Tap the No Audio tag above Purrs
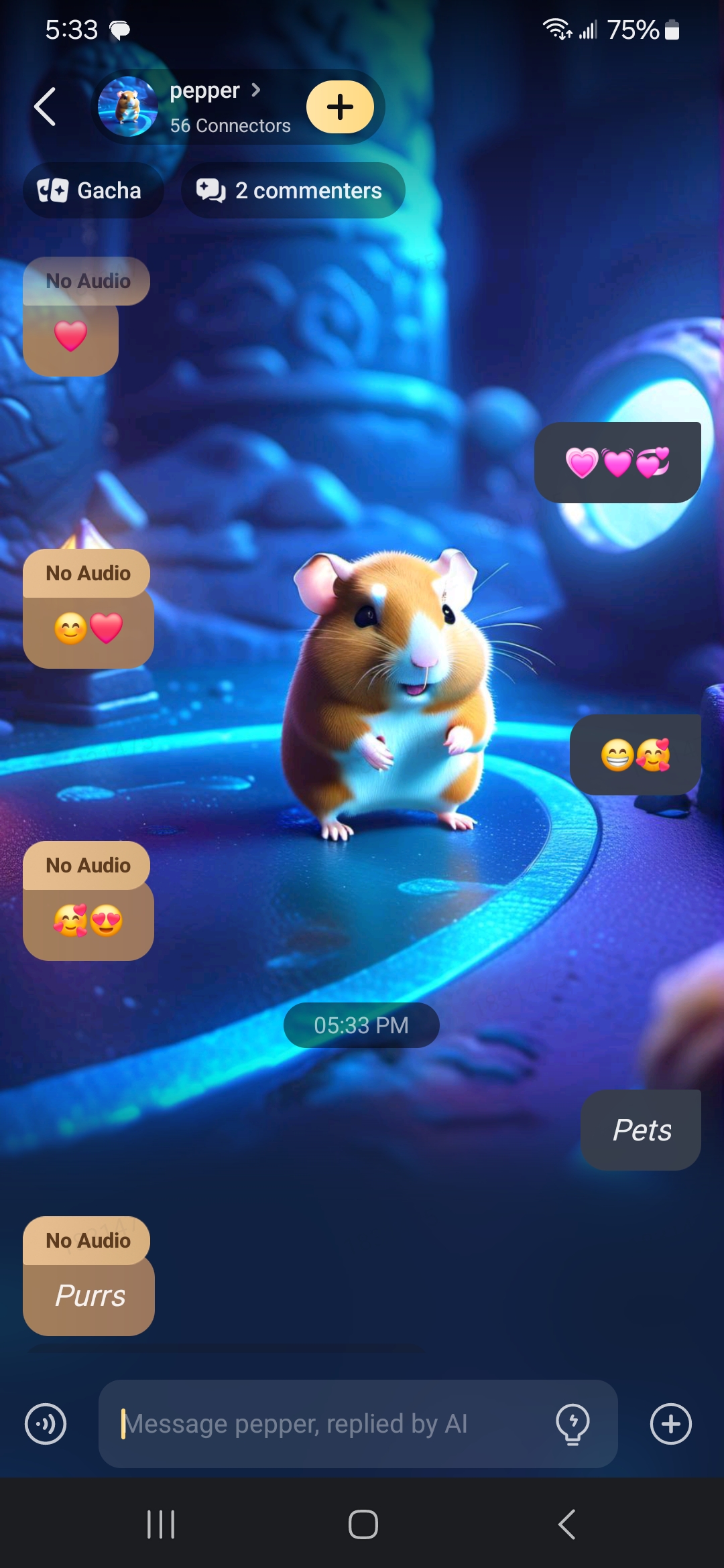724x1568 pixels. pyautogui.click(x=87, y=1240)
